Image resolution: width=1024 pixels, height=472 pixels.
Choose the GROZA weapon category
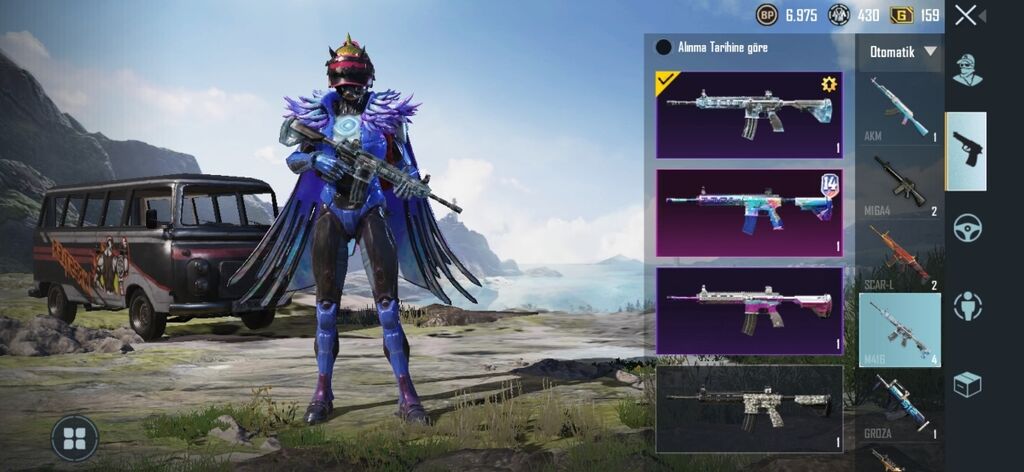[899, 405]
